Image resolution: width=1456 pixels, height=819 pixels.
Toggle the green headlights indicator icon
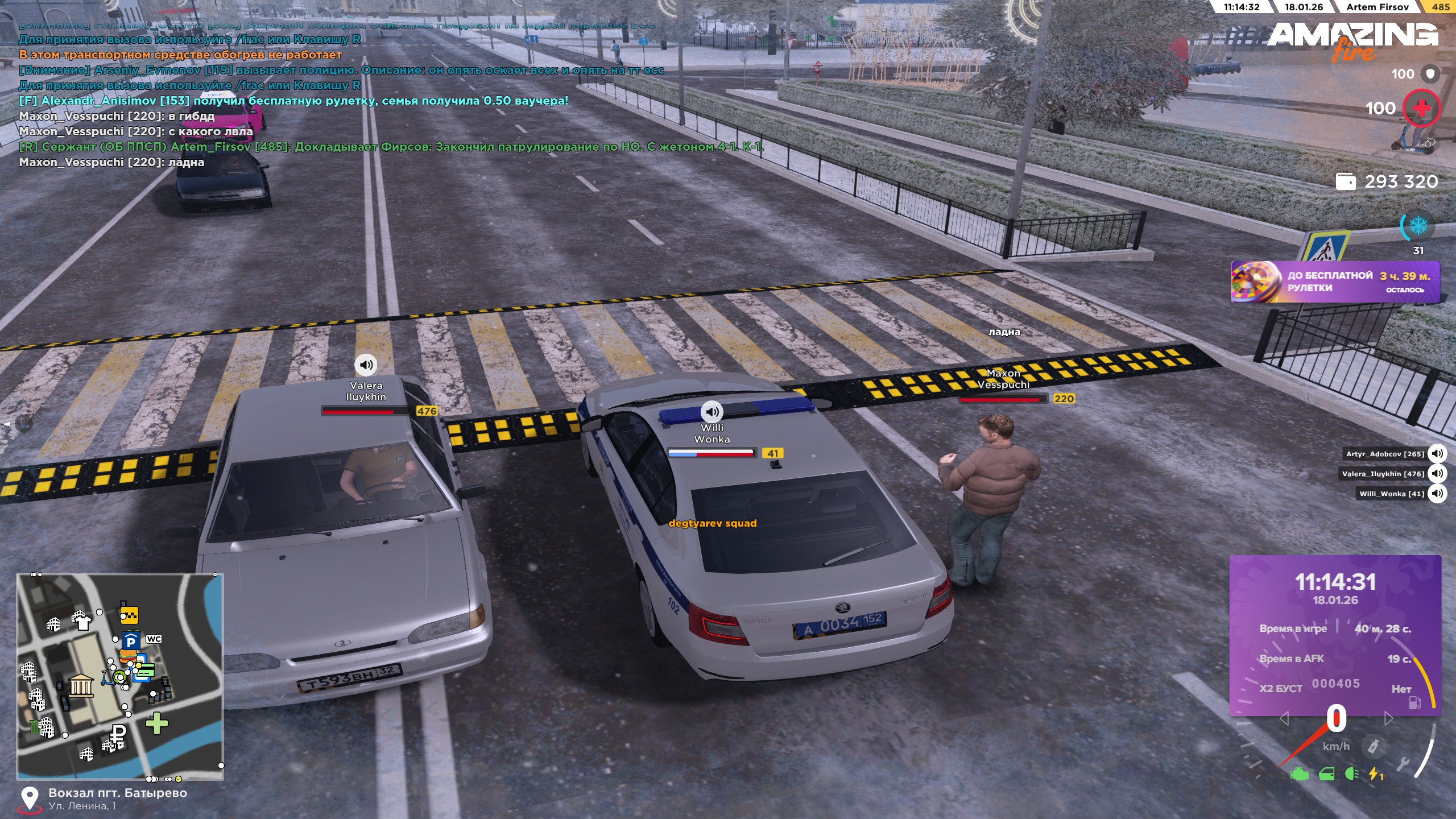[x=1352, y=774]
